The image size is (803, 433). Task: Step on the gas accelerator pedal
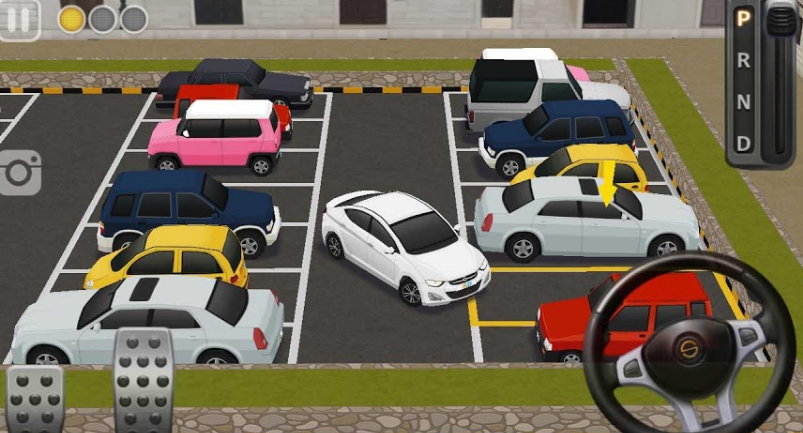[x=142, y=381]
